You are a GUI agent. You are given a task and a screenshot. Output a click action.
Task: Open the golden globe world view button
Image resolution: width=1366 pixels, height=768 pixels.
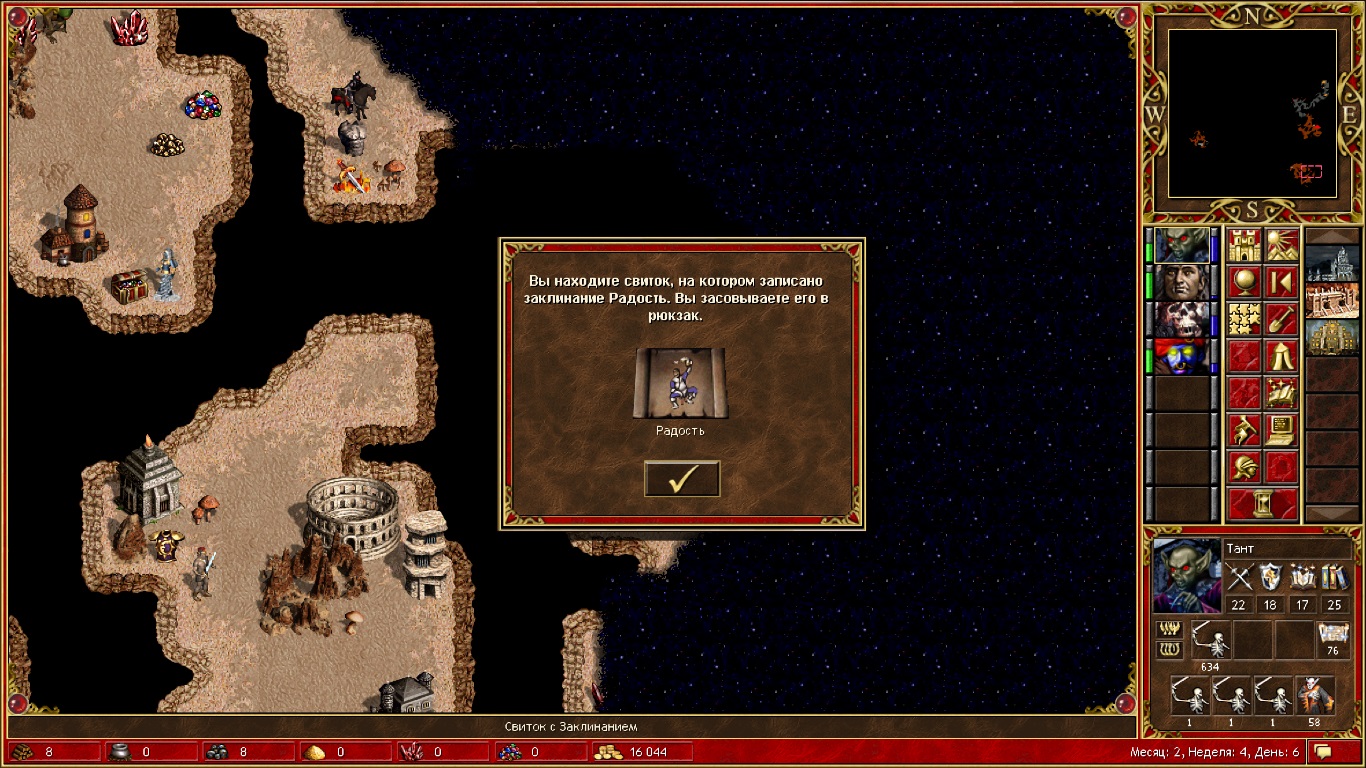tap(1244, 283)
